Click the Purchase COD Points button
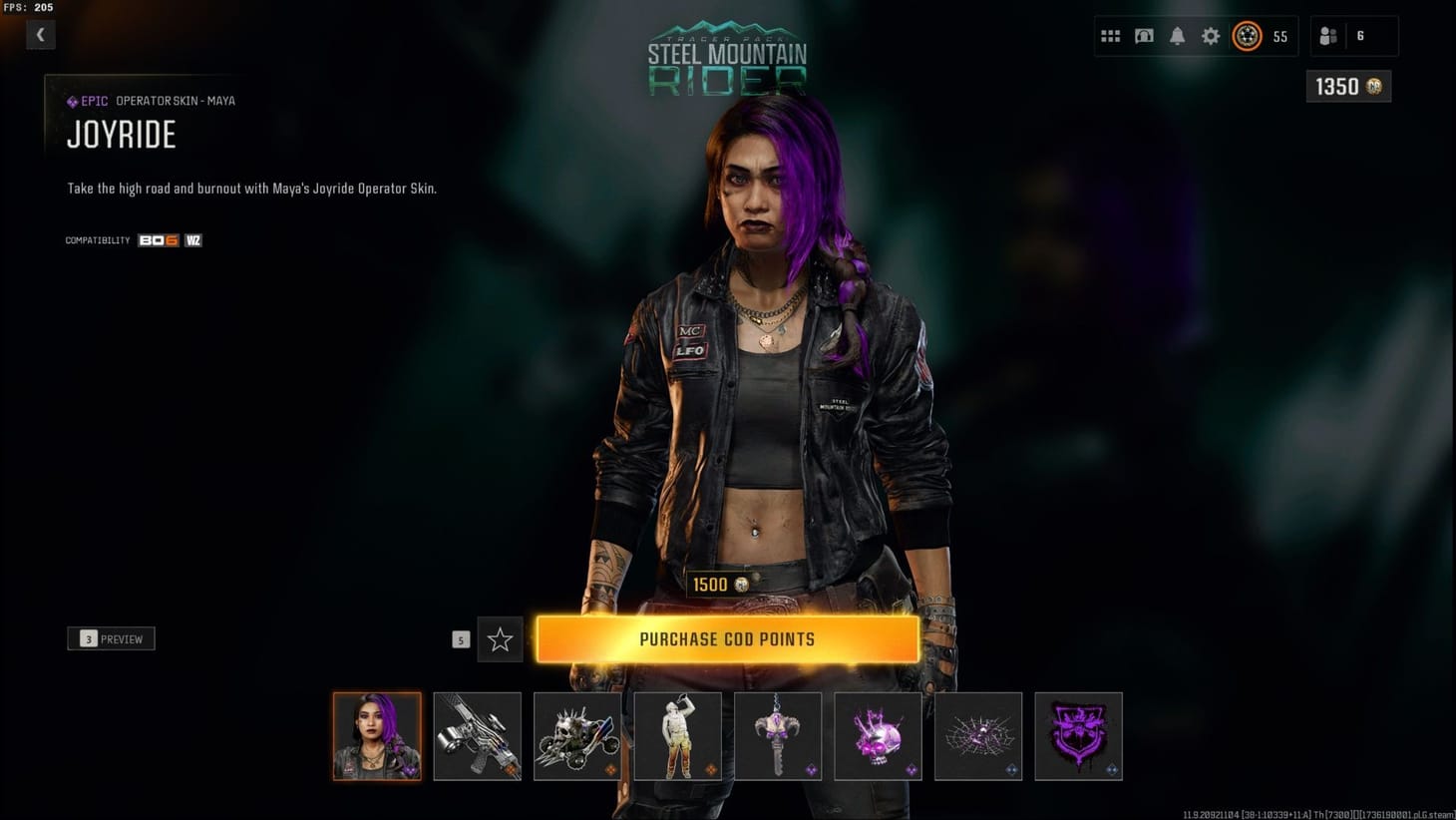The height and width of the screenshot is (820, 1456). click(727, 638)
